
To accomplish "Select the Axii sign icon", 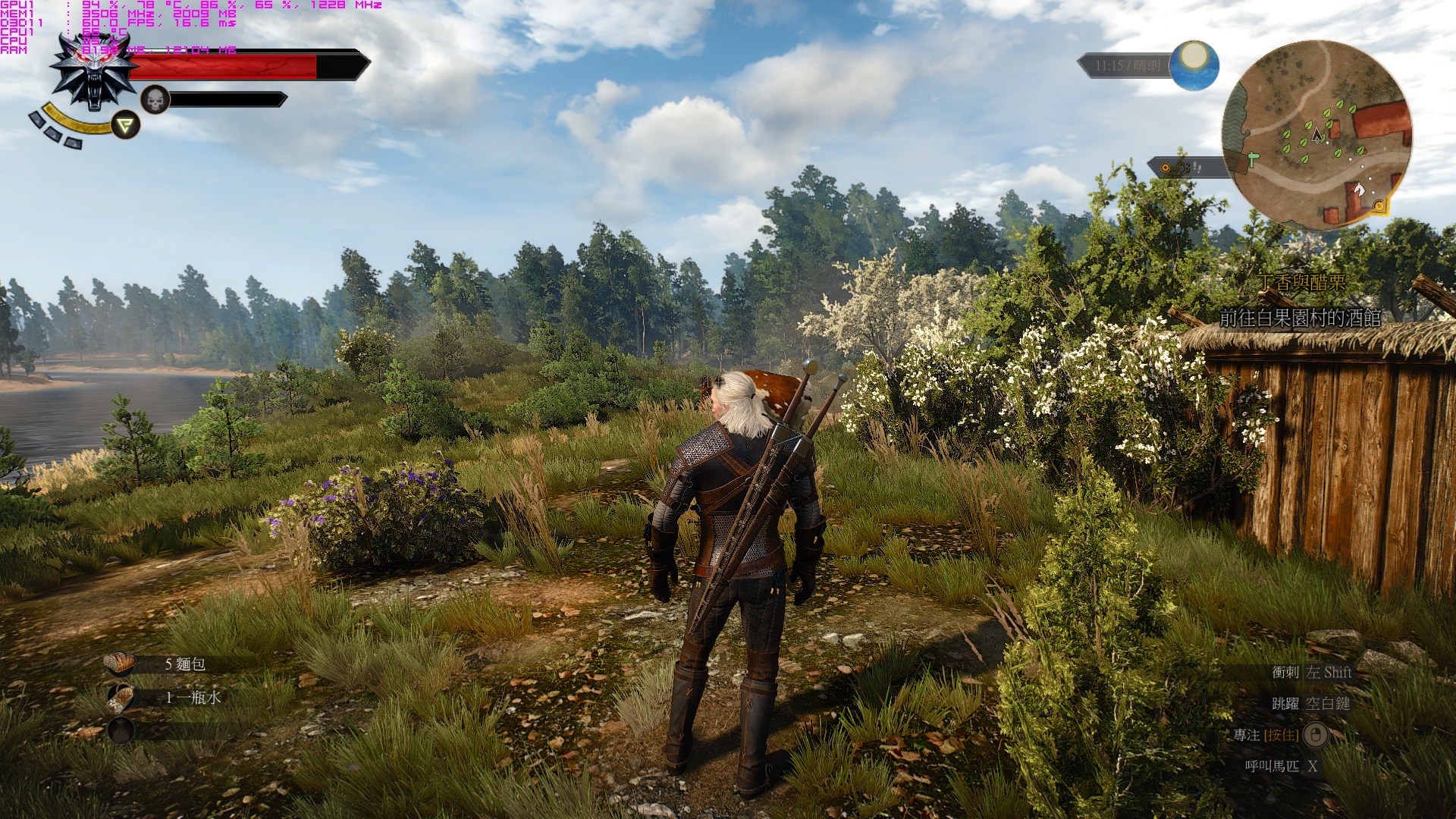I will point(126,125).
